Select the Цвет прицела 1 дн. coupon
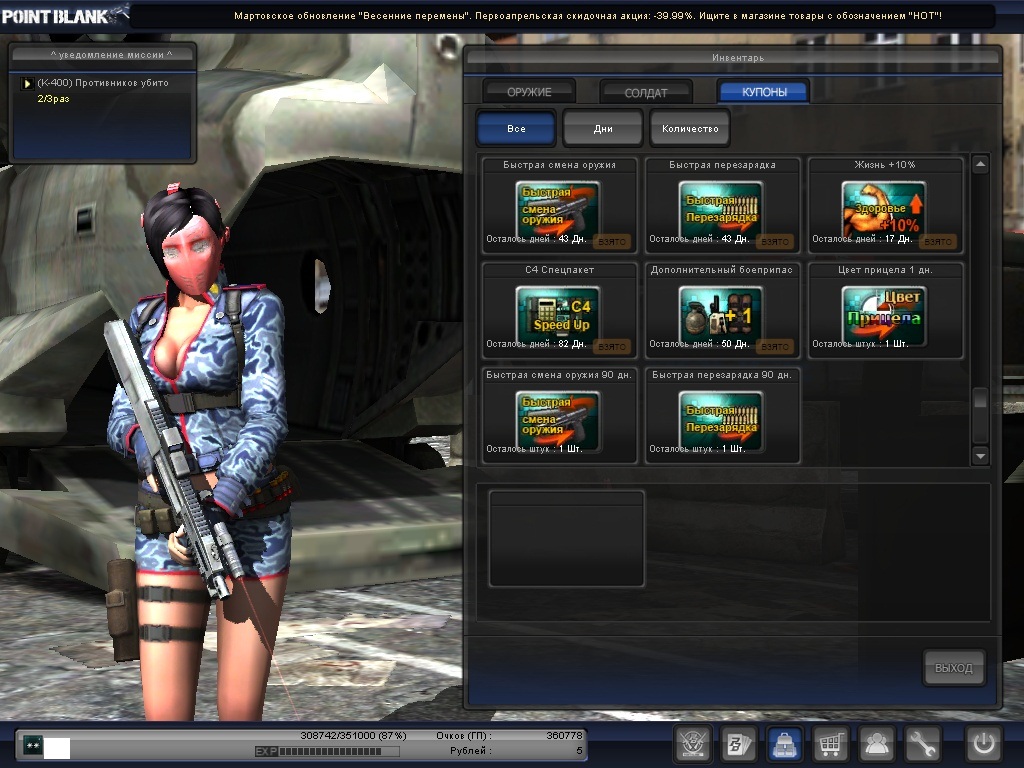1024x768 pixels. [884, 315]
